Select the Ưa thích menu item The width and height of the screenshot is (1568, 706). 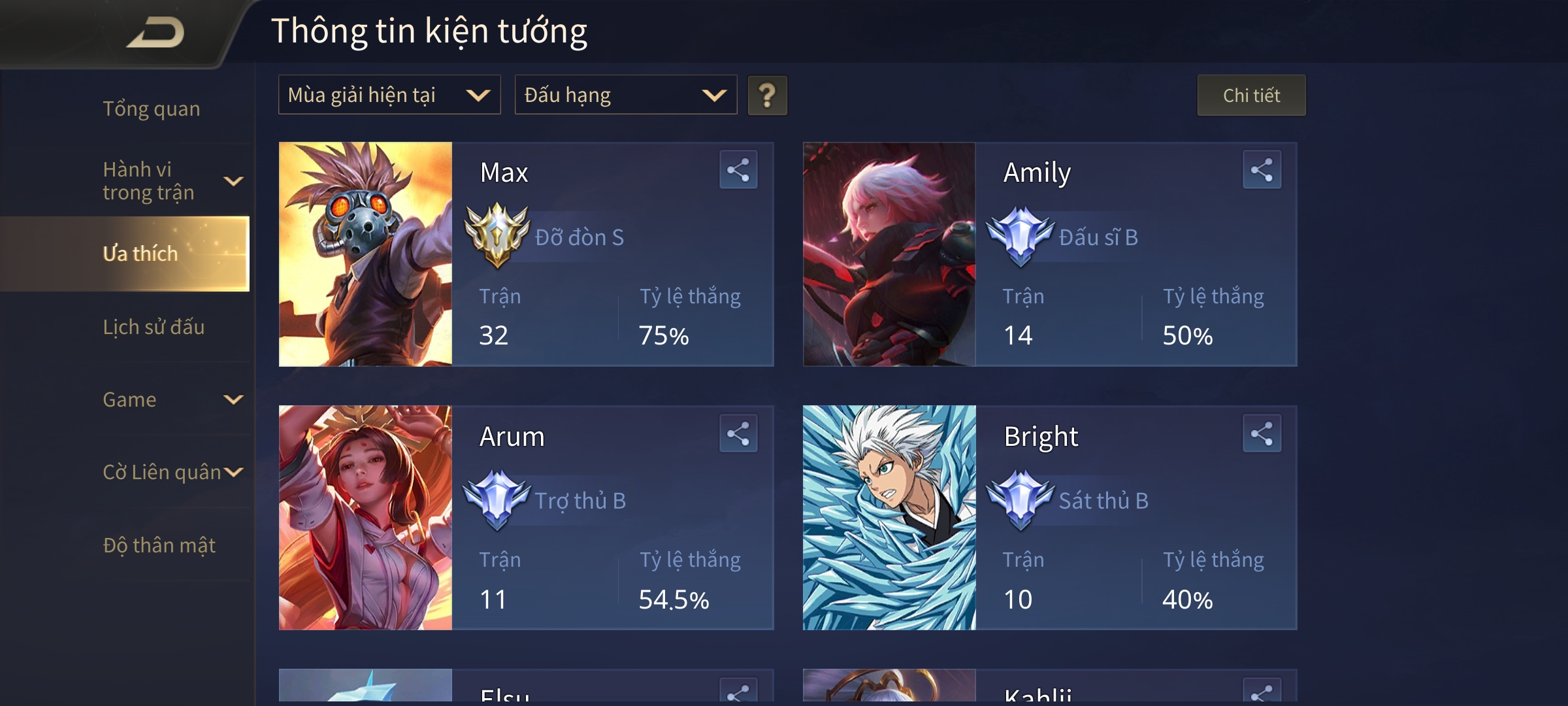tap(141, 254)
